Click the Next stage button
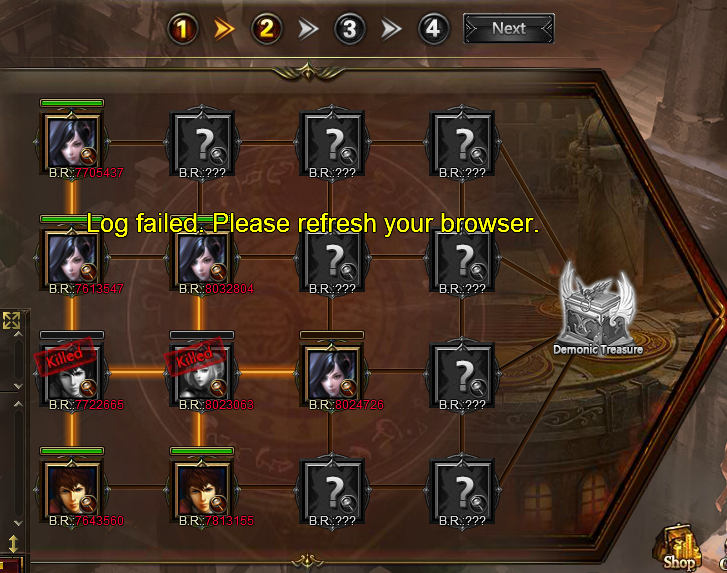The width and height of the screenshot is (727, 573). point(508,29)
